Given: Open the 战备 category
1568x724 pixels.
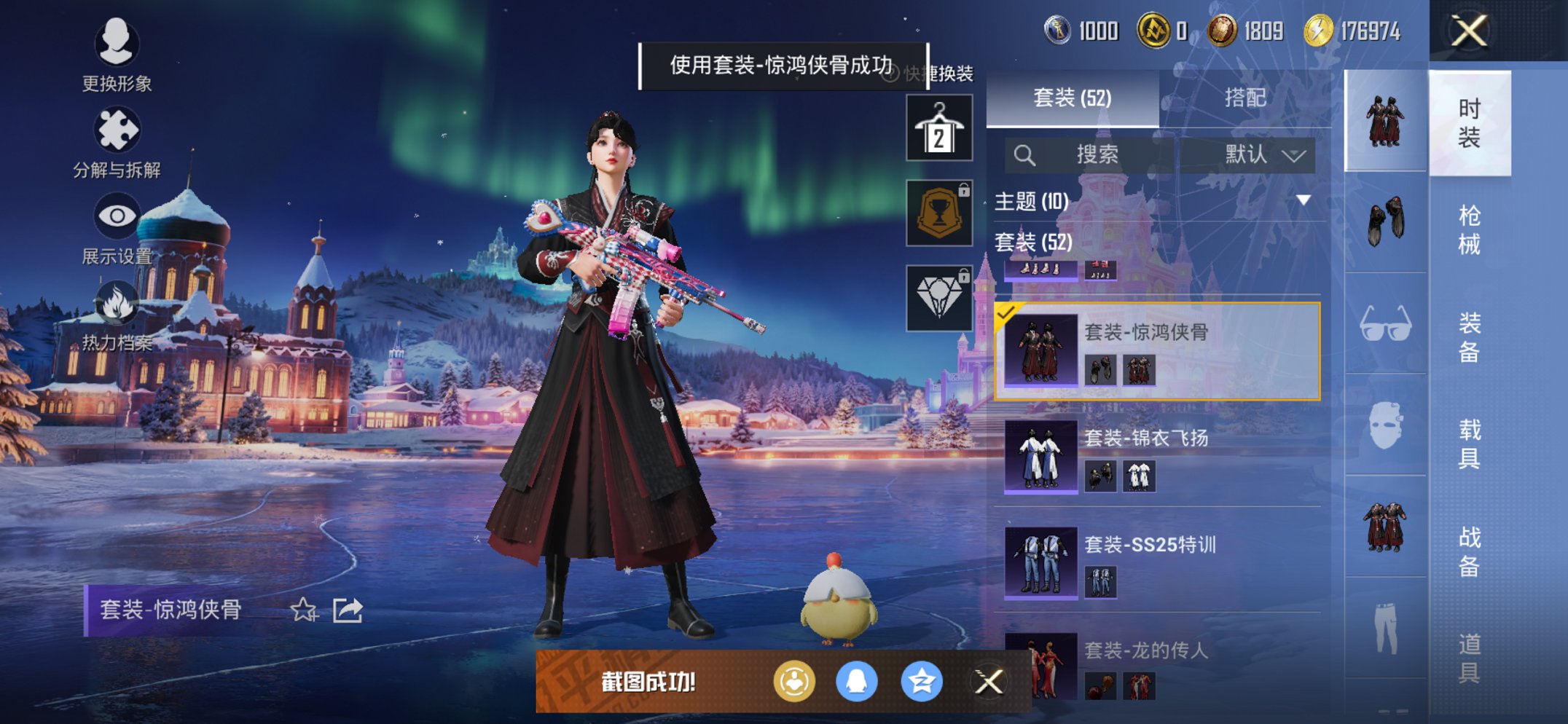Looking at the screenshot, I should (x=1469, y=551).
